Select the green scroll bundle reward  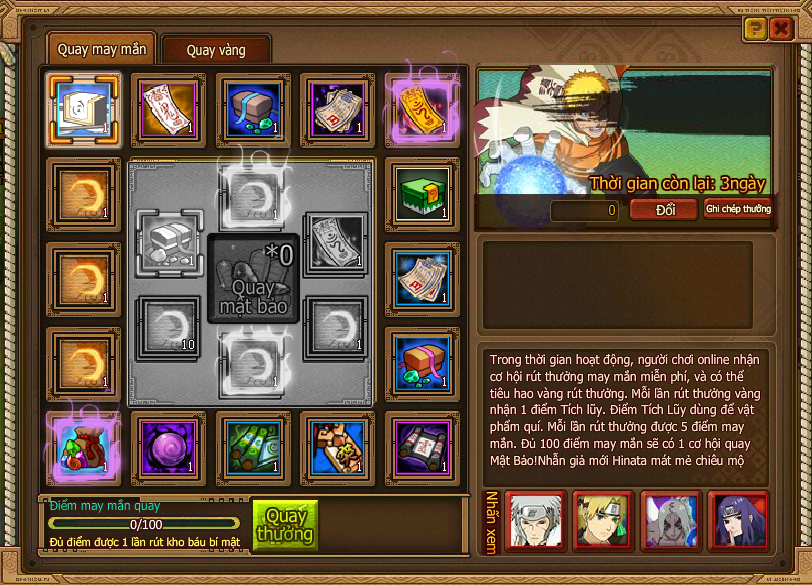tap(254, 445)
